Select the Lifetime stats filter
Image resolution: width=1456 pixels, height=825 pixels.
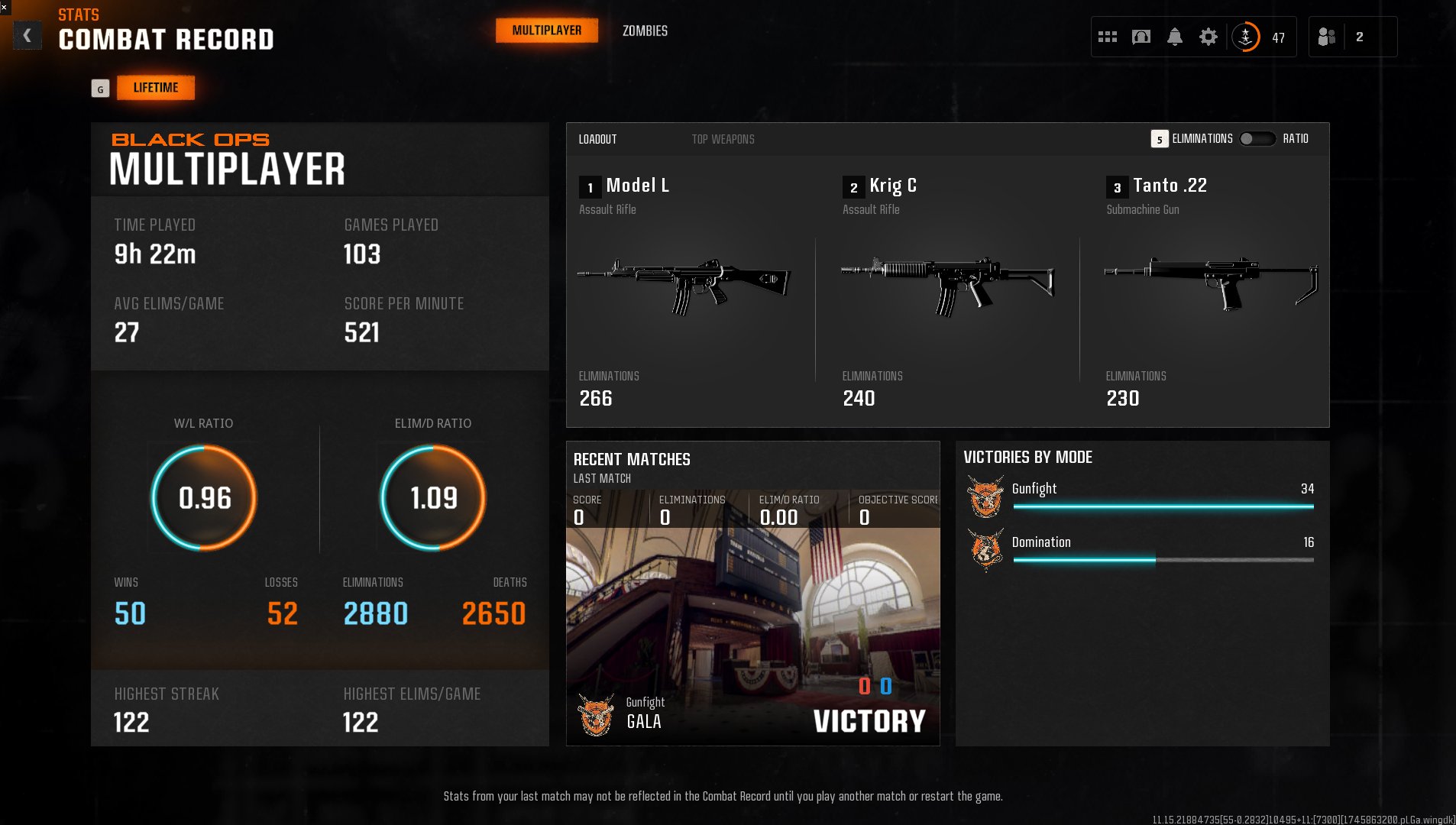(x=156, y=88)
